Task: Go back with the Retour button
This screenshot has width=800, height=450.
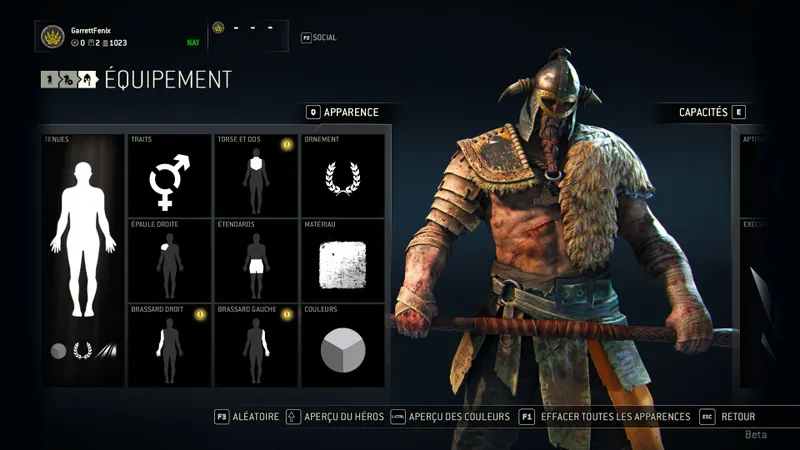Action: point(728,416)
